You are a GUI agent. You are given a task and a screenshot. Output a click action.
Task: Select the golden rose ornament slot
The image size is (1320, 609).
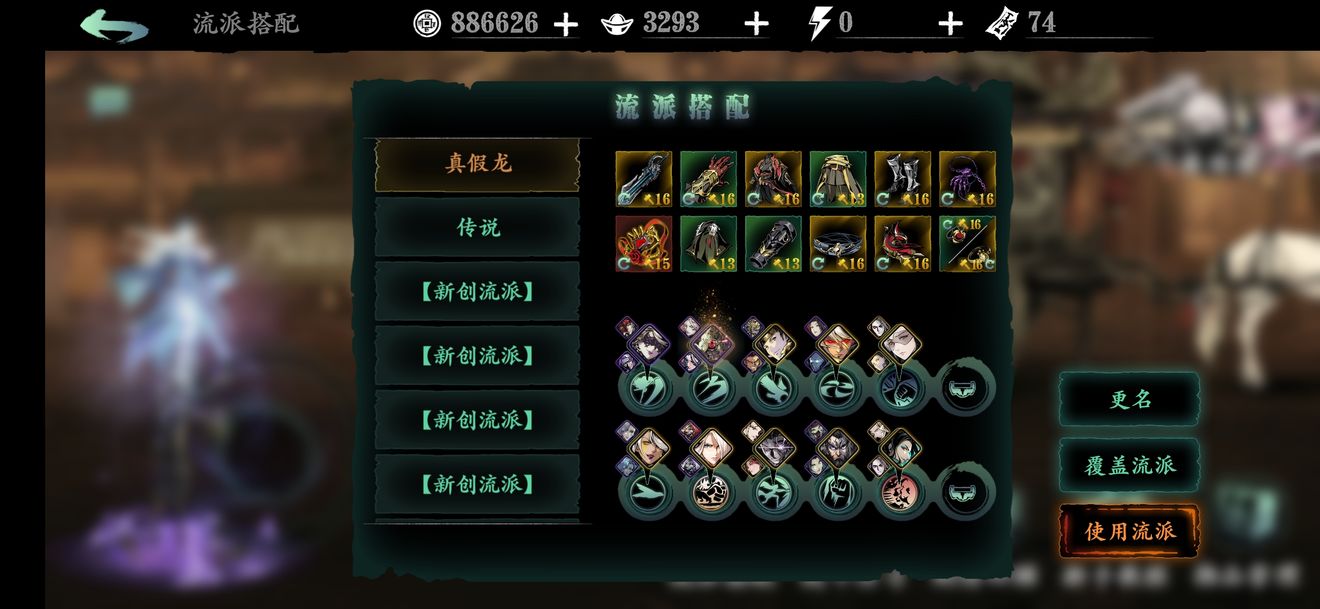(x=643, y=244)
